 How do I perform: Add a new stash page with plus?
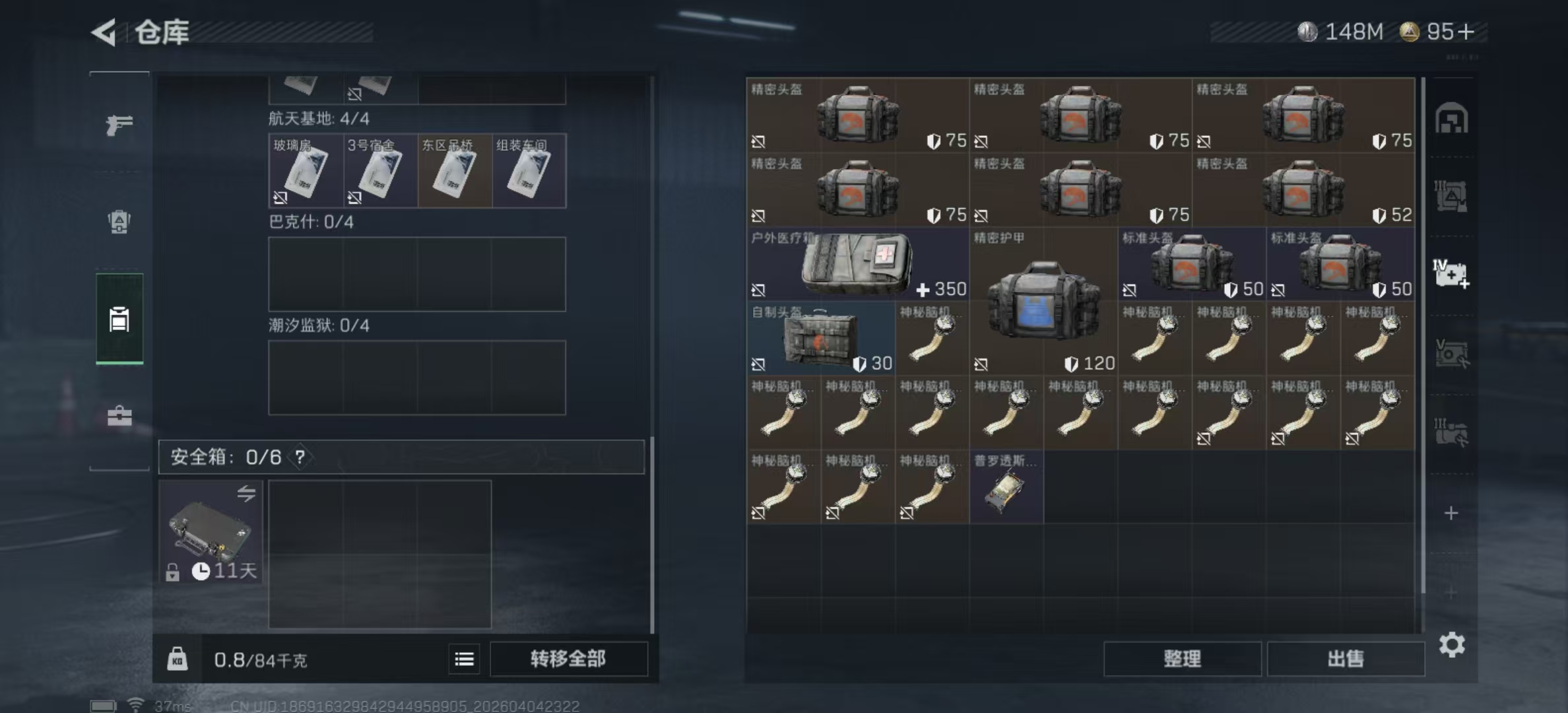1451,513
